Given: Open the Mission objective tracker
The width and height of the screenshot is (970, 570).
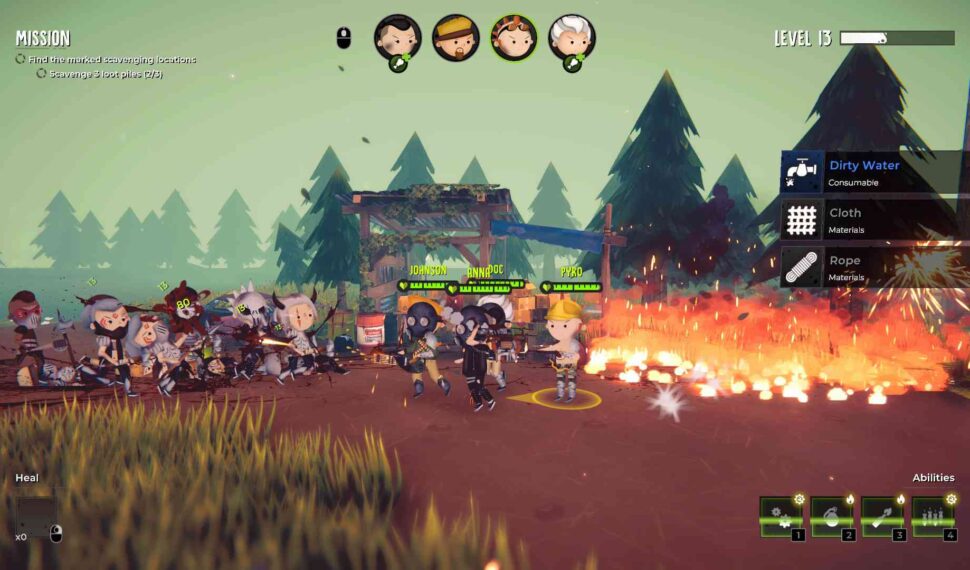Looking at the screenshot, I should coord(43,39).
